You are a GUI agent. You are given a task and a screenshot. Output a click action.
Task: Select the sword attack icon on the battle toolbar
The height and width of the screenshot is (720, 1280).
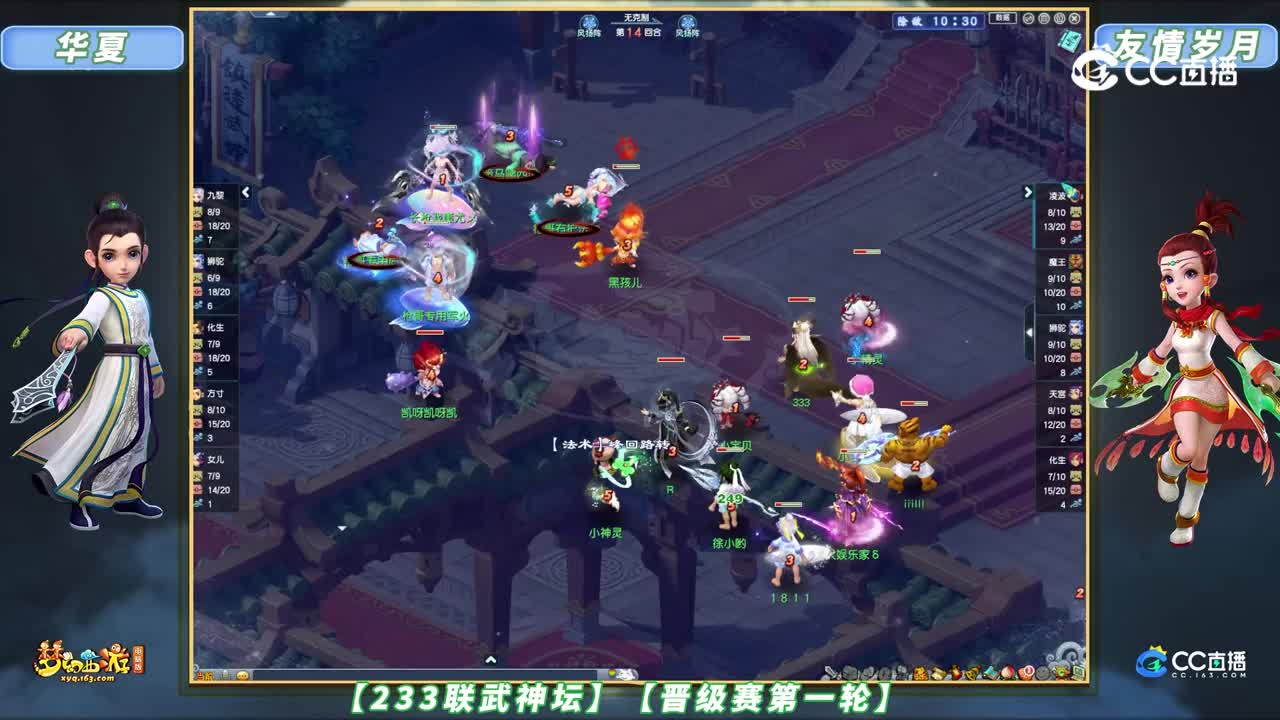point(830,673)
